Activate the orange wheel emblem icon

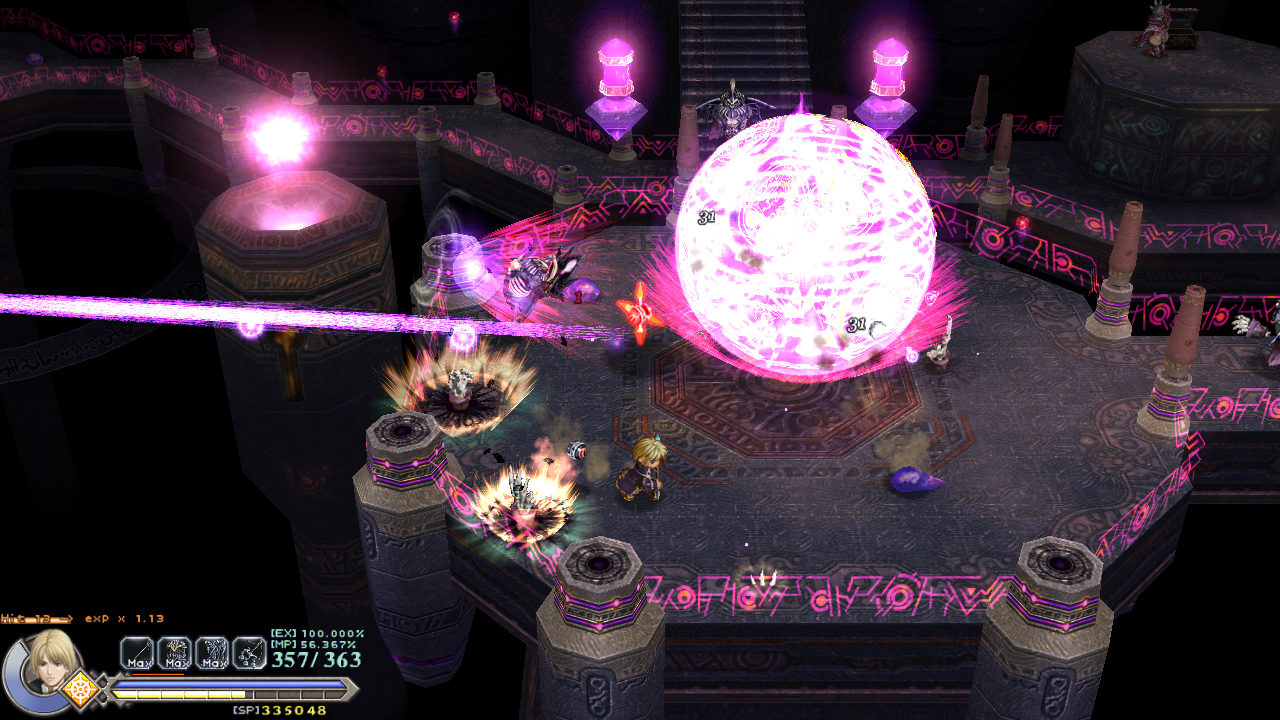[79, 689]
